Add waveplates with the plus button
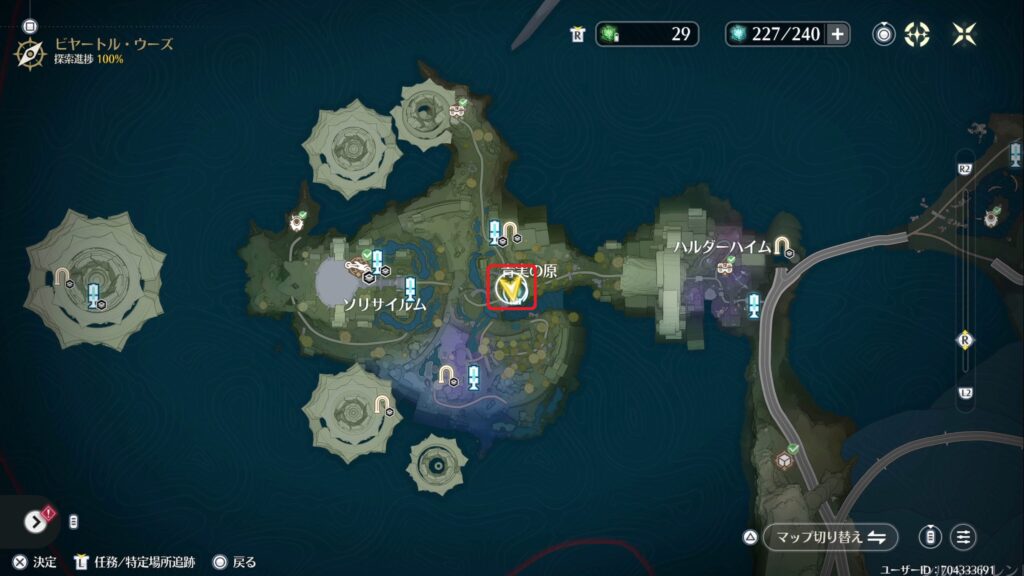Viewport: 1024px width, 576px height. (838, 34)
